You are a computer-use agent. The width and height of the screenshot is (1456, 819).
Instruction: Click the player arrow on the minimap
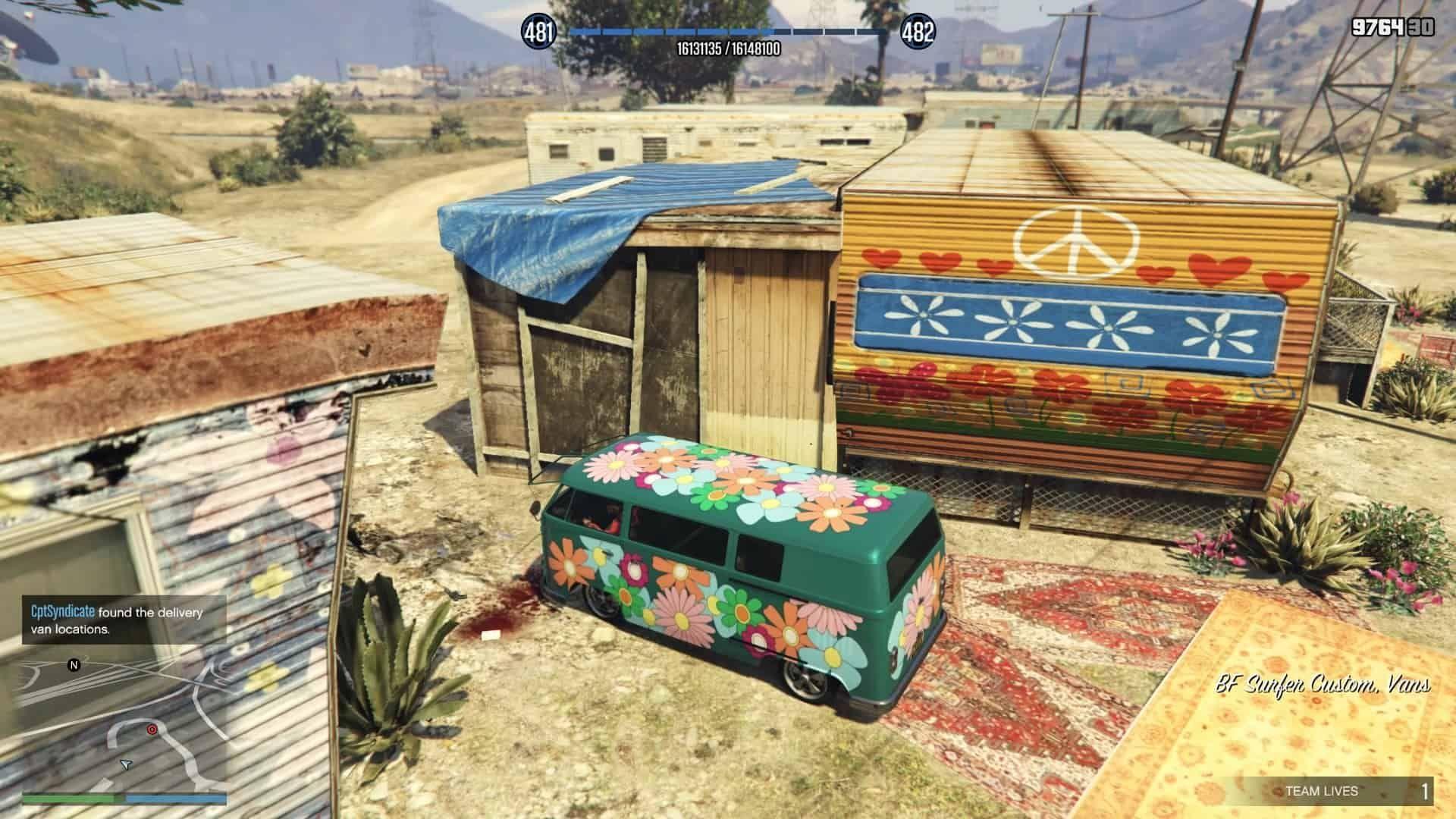coord(127,765)
